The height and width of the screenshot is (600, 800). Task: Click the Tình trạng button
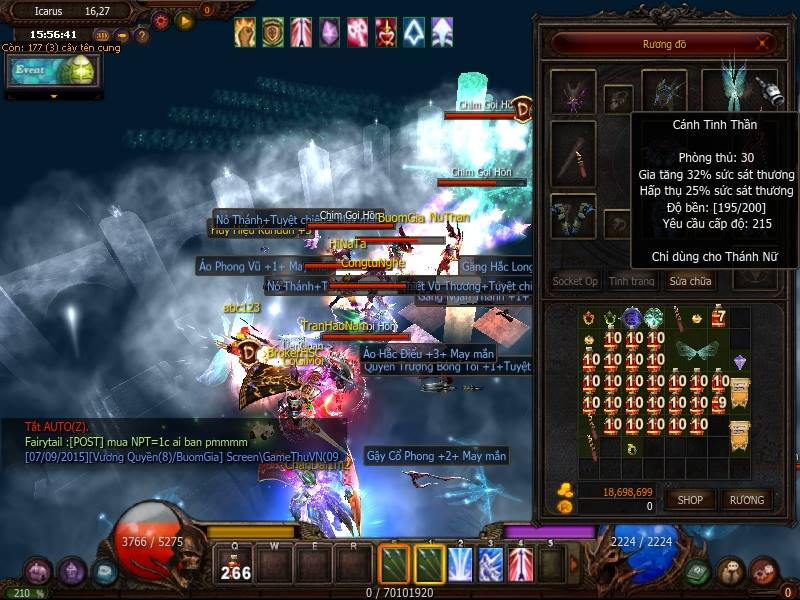click(x=632, y=281)
